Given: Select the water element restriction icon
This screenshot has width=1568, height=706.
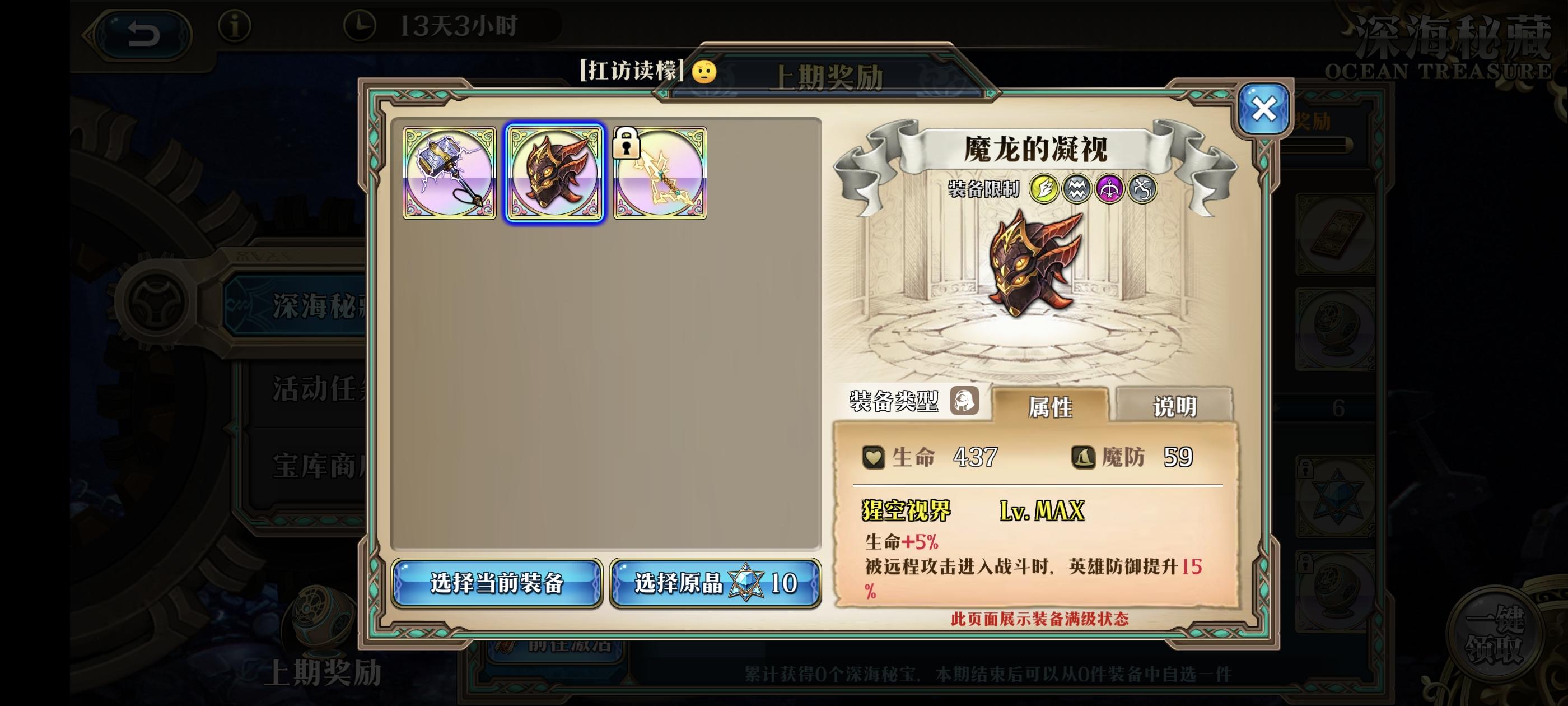Looking at the screenshot, I should point(1077,189).
